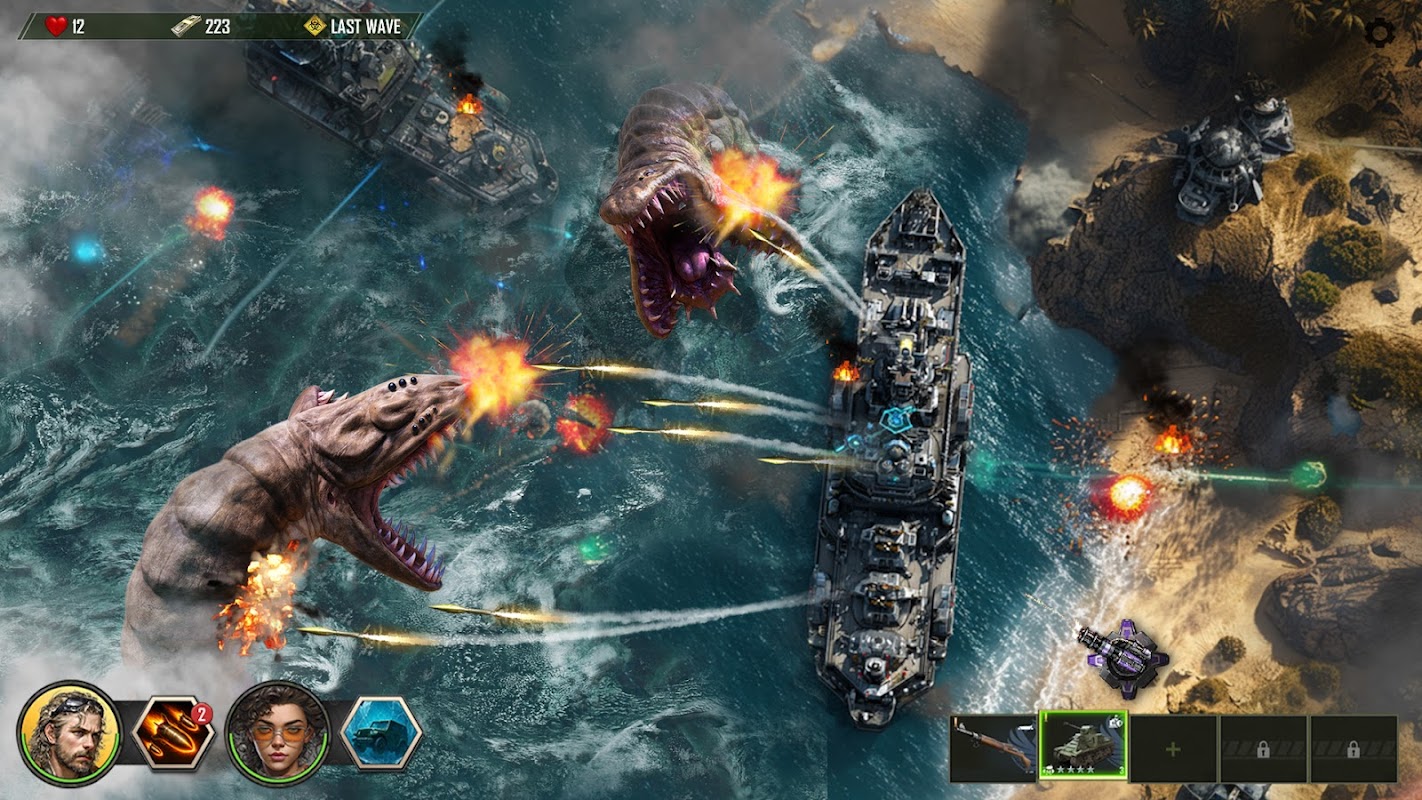Select the female hero with orange glasses
The height and width of the screenshot is (800, 1422).
[x=277, y=733]
